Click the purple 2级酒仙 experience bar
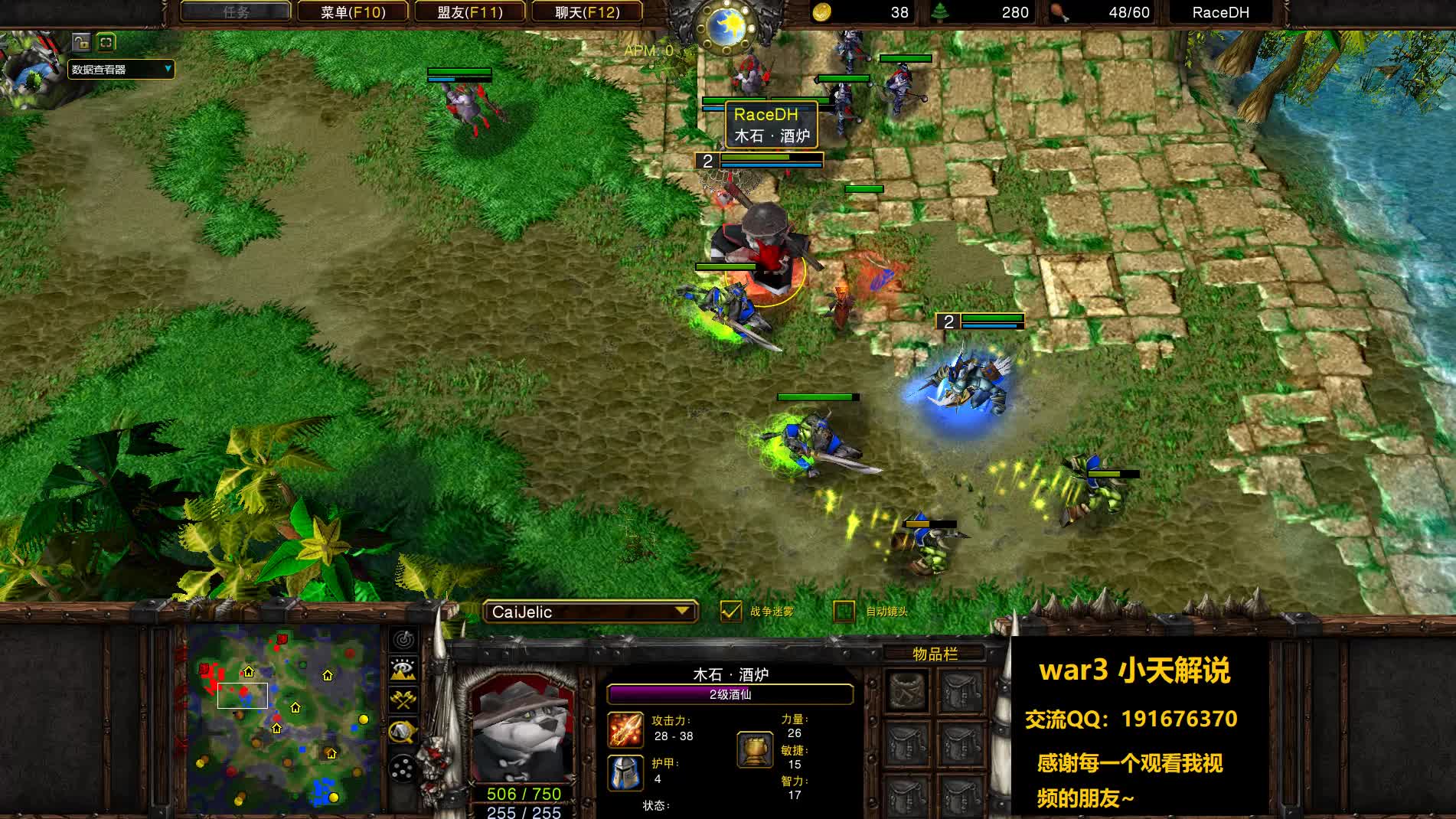Screen dimensions: 1456x819 727,694
